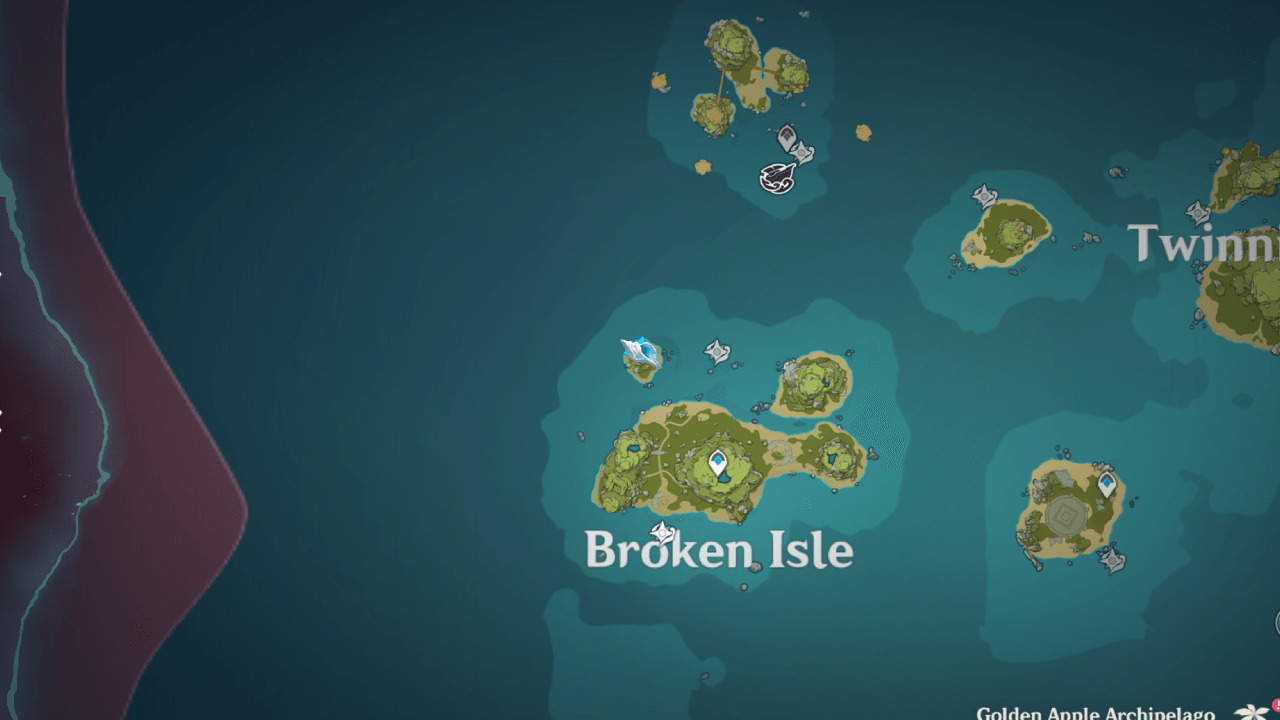The image size is (1280, 720).
Task: Click the wave marker northwest of Twinning Isle
Action: (984, 195)
